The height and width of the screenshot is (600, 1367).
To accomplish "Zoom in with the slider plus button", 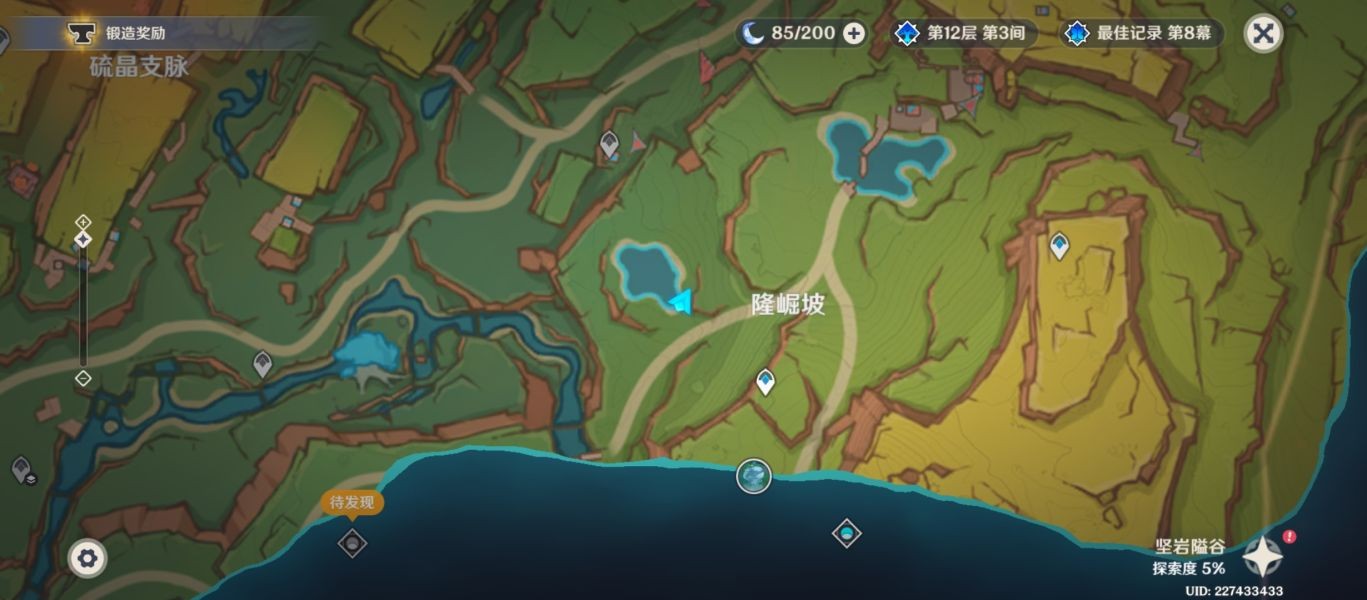I will 83,221.
